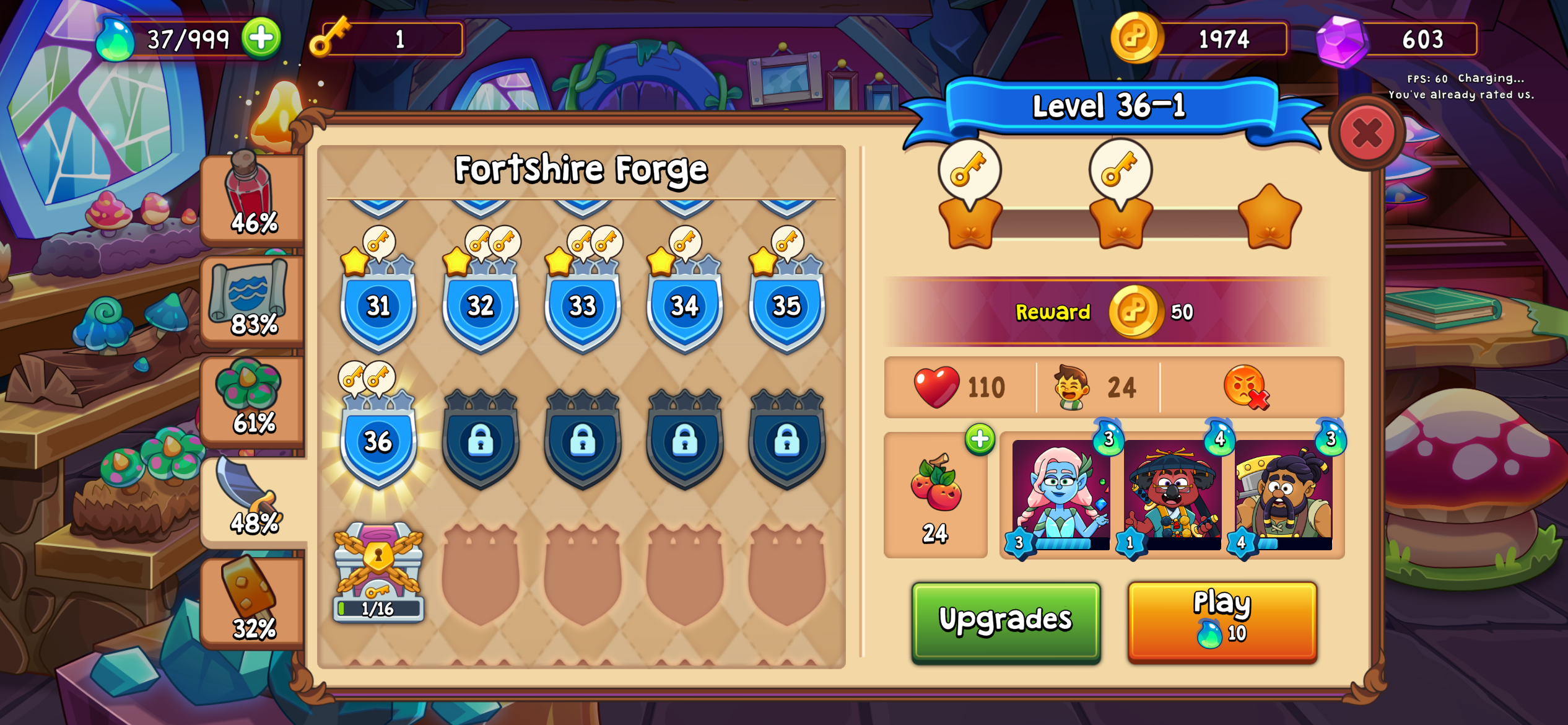
Task: Start level with the Play button
Action: coord(1222,620)
